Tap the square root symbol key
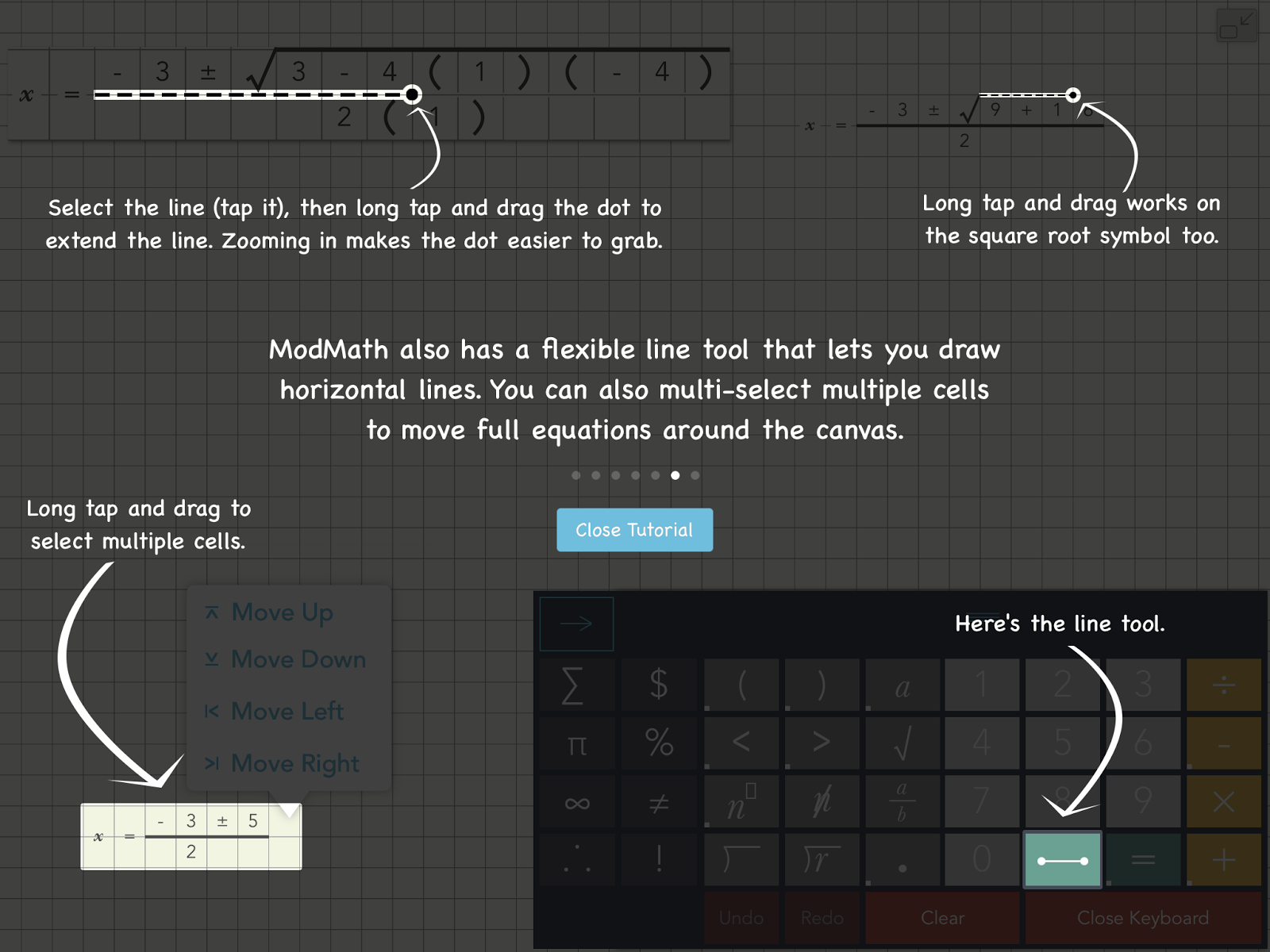The width and height of the screenshot is (1270, 952). point(902,743)
